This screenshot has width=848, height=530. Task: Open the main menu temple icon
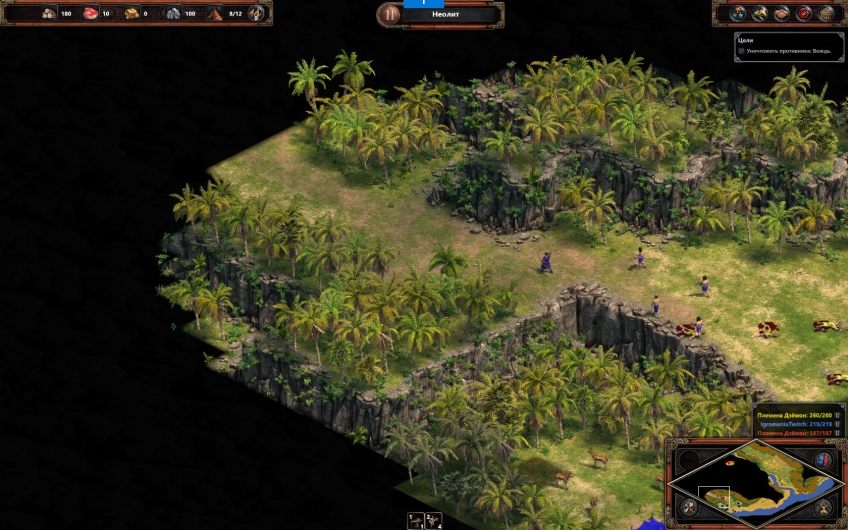coord(827,13)
